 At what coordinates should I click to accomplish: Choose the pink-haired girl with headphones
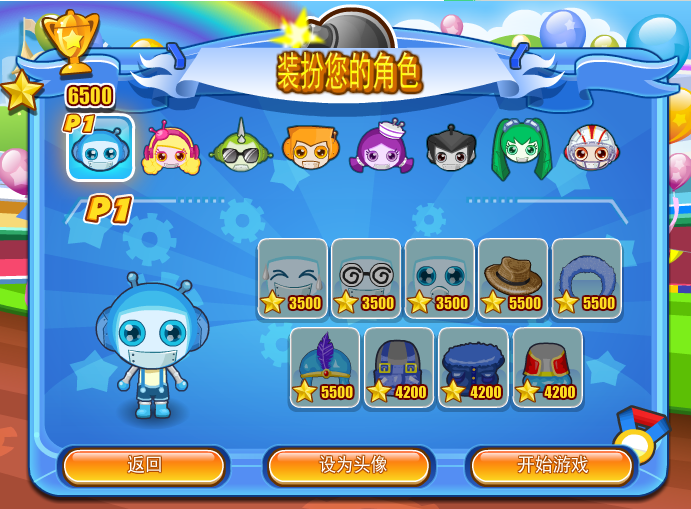(171, 149)
